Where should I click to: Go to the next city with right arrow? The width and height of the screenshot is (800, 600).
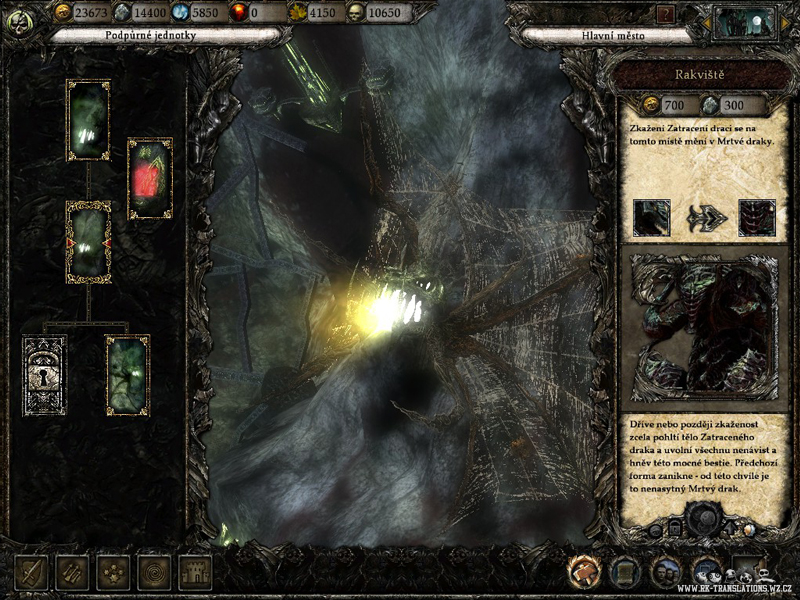(x=784, y=22)
